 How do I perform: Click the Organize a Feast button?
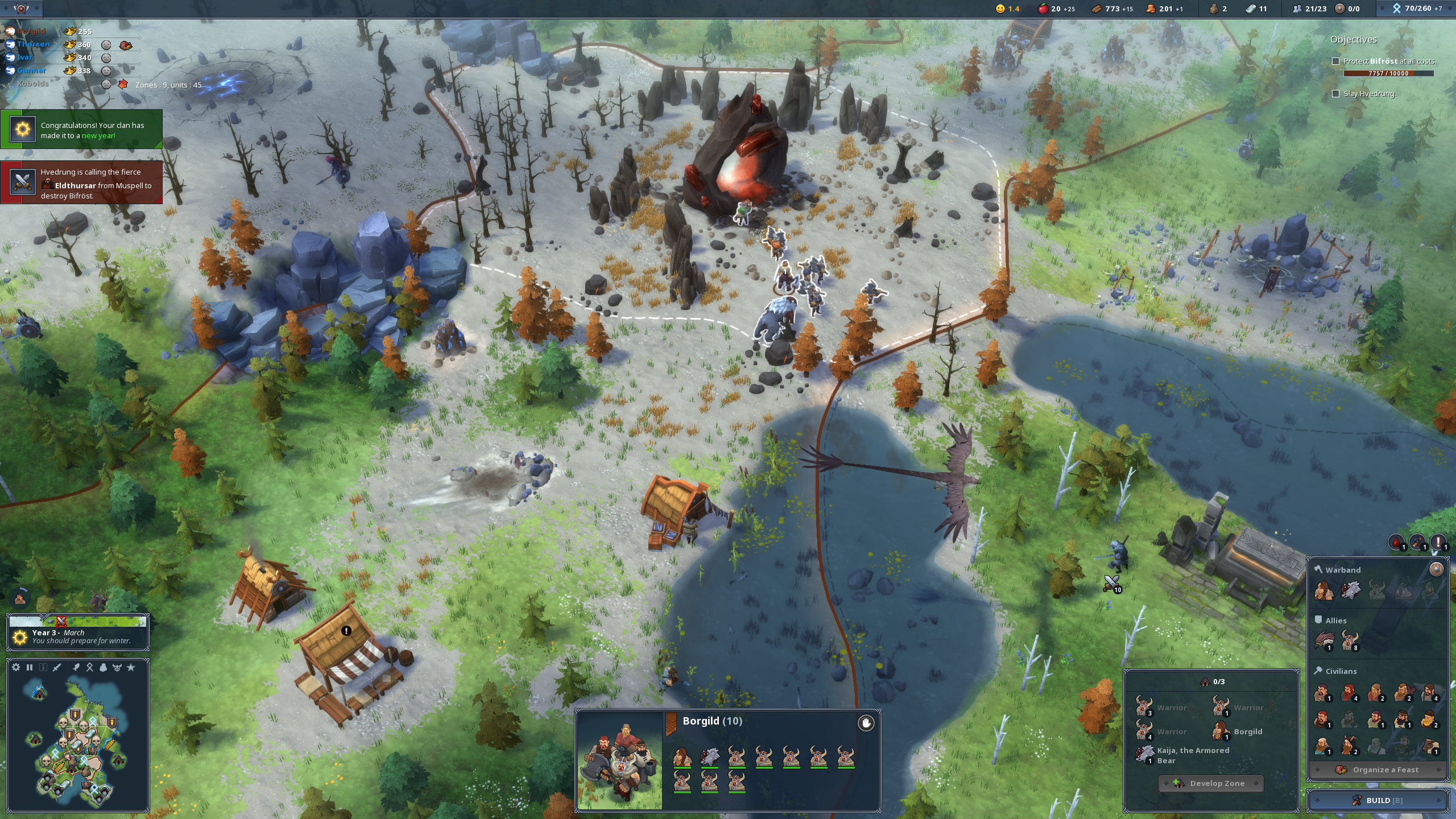click(x=1378, y=770)
